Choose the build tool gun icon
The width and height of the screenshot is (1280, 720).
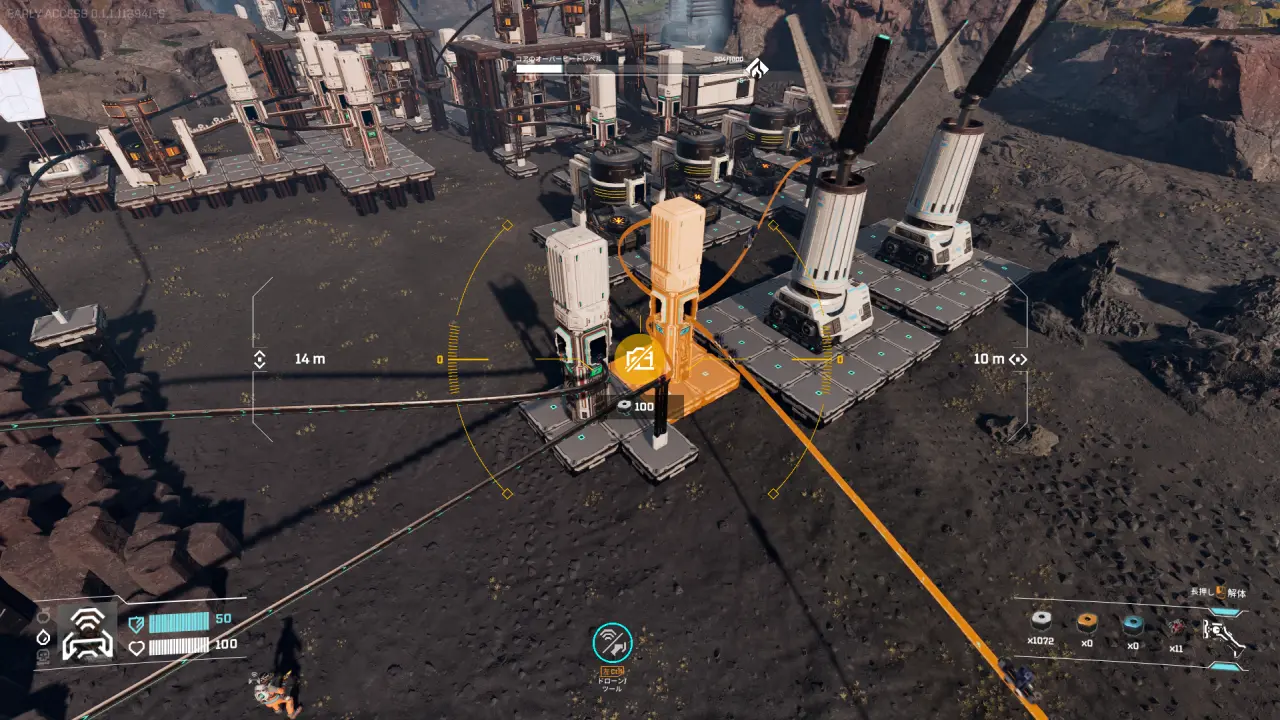(1224, 634)
